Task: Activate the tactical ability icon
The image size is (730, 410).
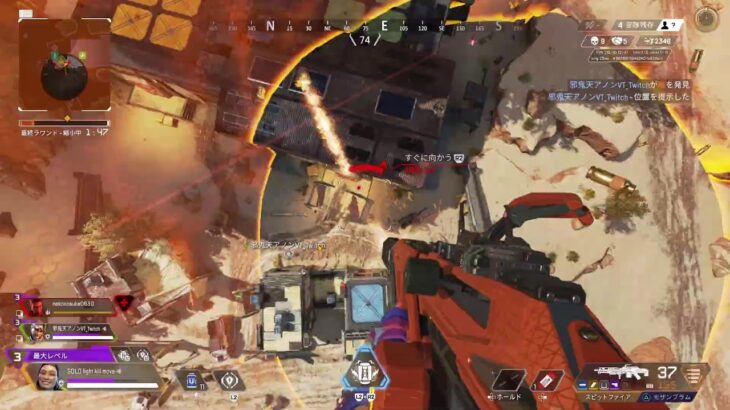Action: 229,381
